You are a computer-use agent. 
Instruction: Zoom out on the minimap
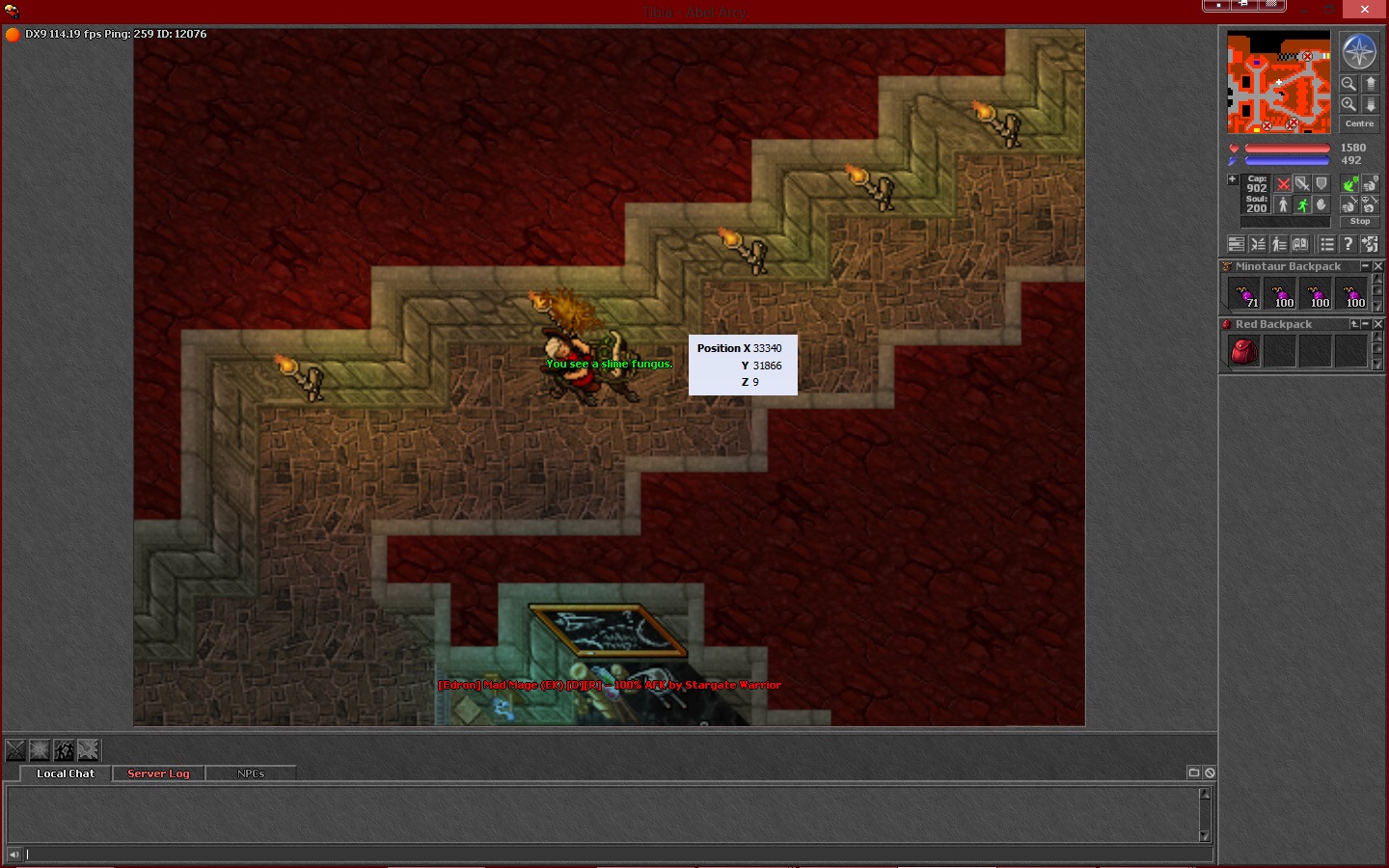coord(1348,84)
